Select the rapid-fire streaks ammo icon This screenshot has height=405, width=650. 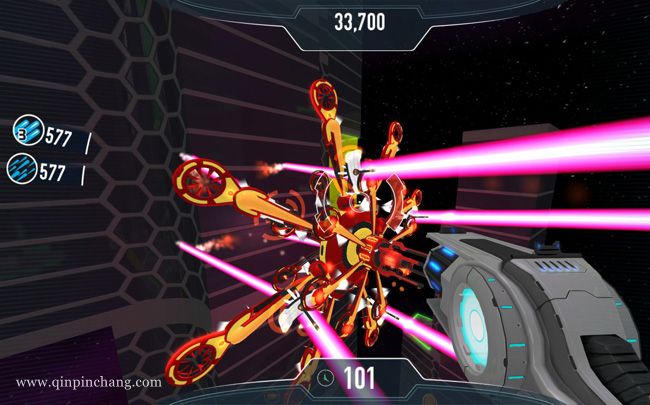point(23,167)
